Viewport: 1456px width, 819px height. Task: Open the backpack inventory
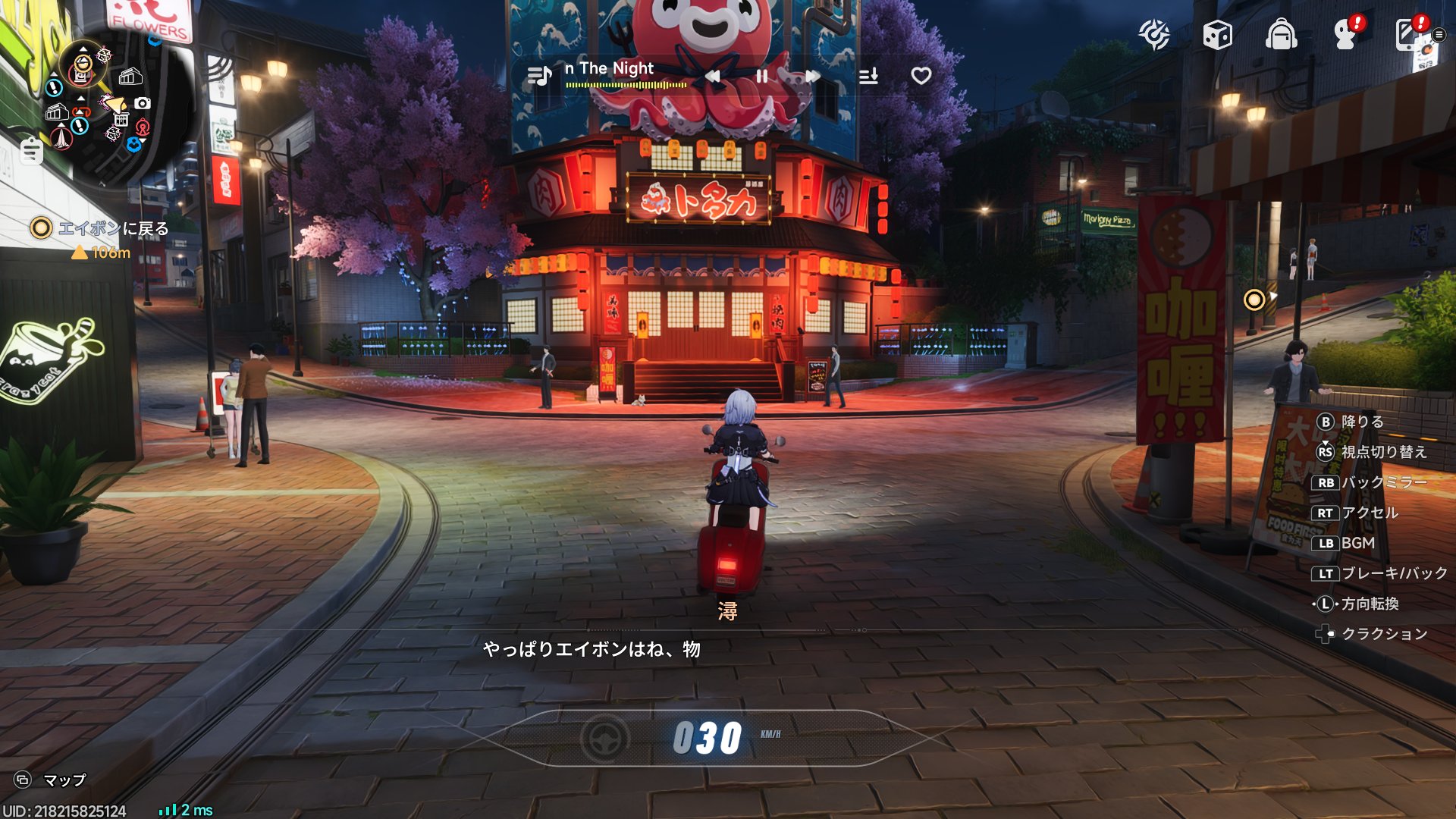coord(1281,35)
